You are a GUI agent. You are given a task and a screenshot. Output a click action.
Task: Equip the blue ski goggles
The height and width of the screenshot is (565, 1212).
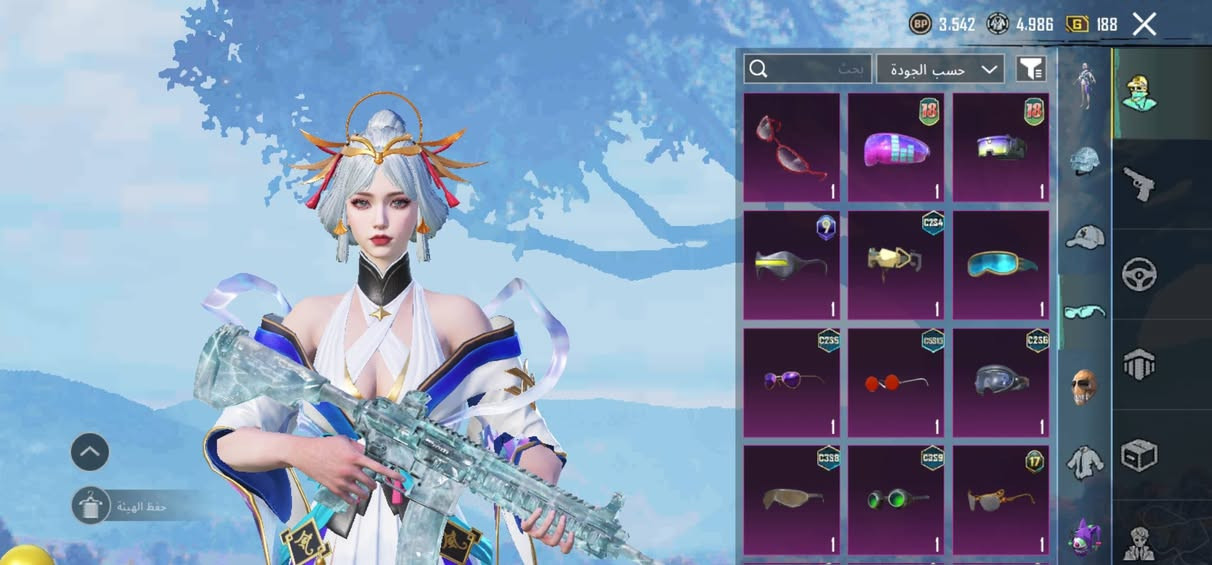coord(1001,265)
